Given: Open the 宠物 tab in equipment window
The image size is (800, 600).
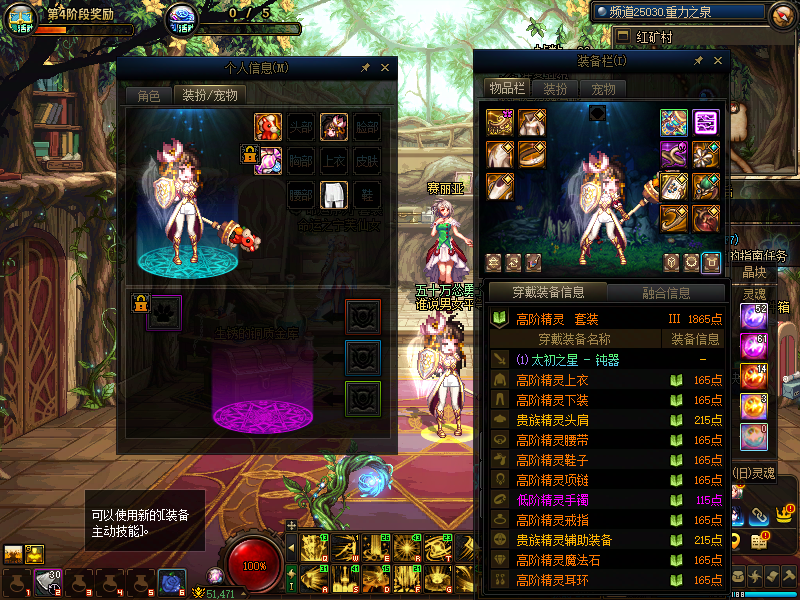Looking at the screenshot, I should pyautogui.click(x=603, y=89).
